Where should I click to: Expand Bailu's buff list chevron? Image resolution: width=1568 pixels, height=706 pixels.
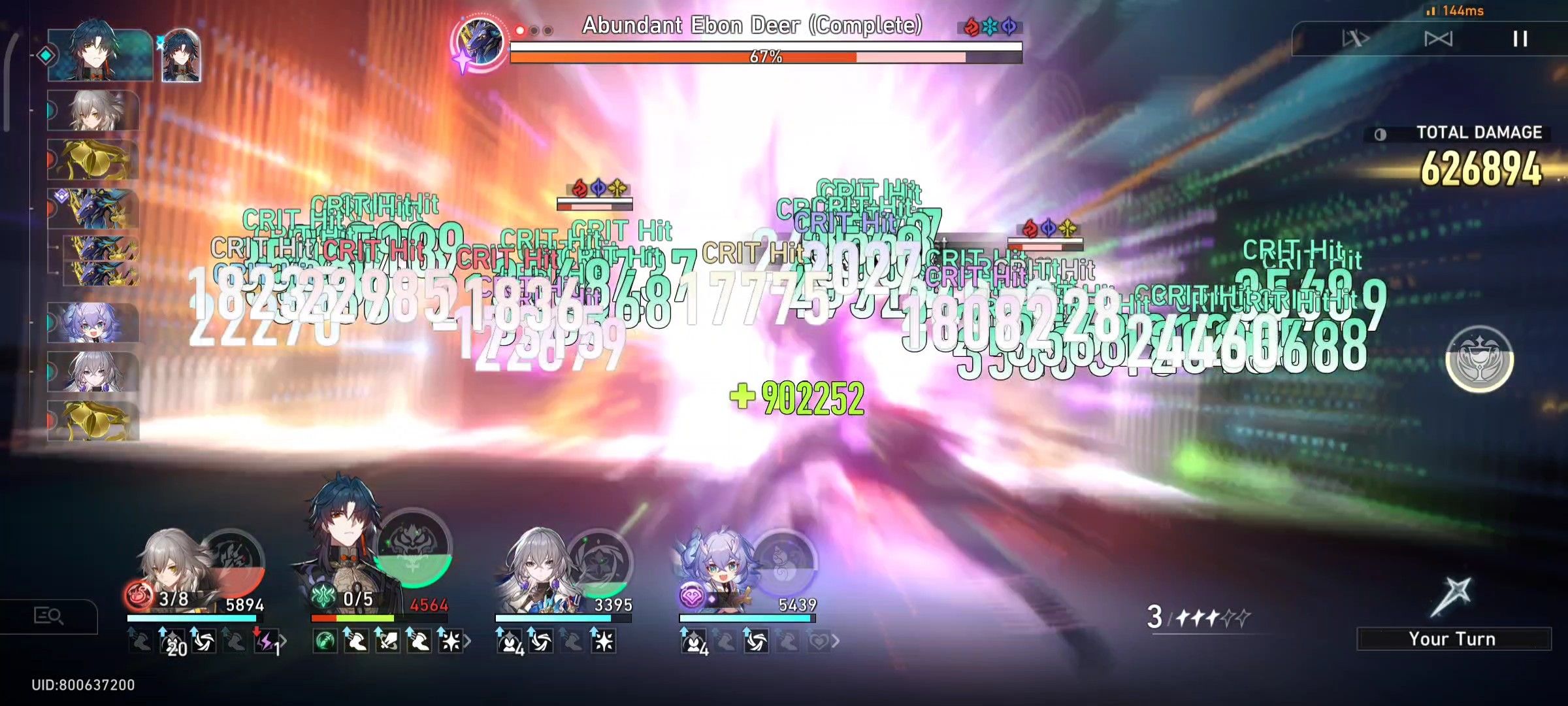[836, 643]
